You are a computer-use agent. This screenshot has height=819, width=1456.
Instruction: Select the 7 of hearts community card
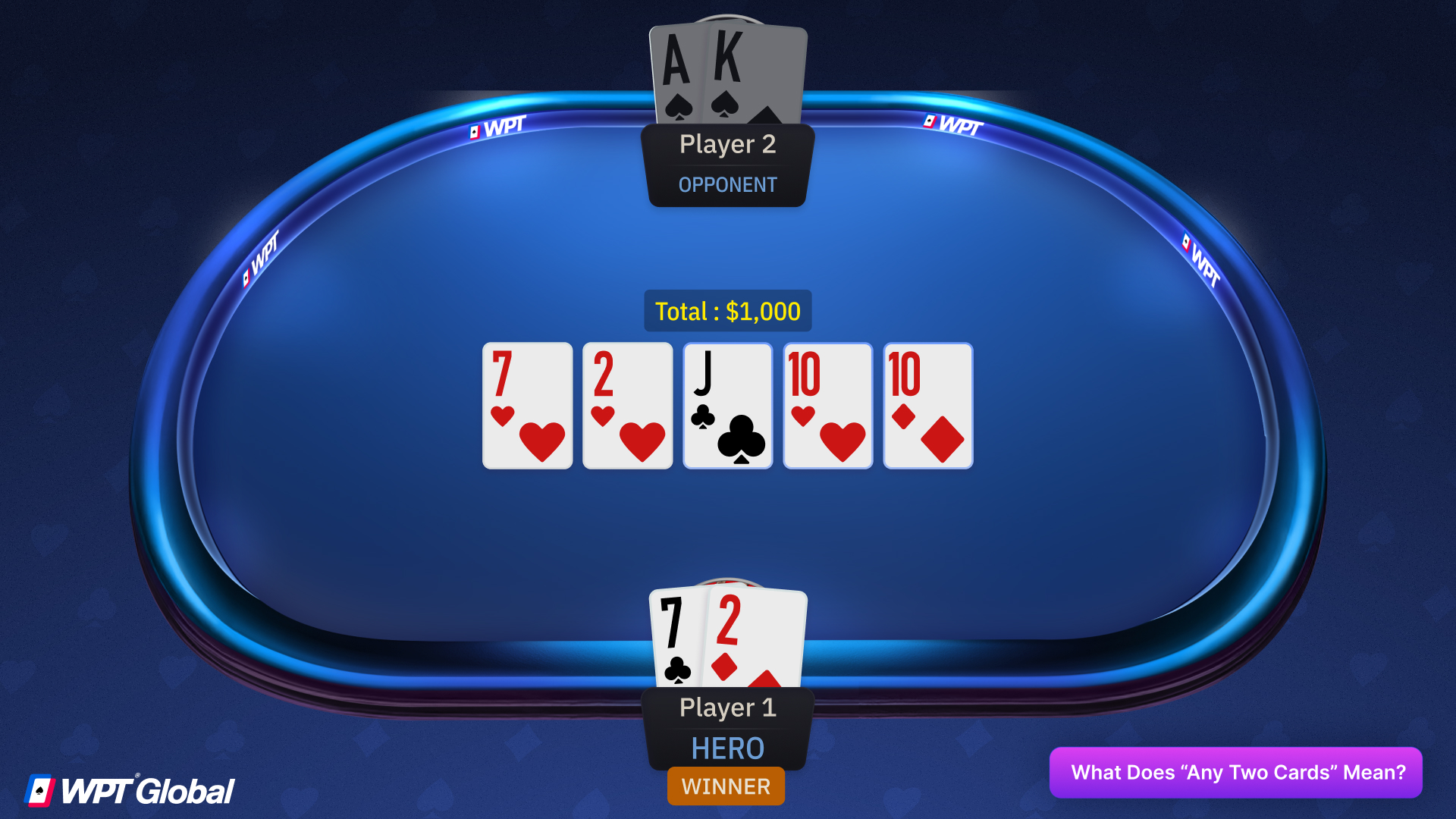tap(526, 406)
